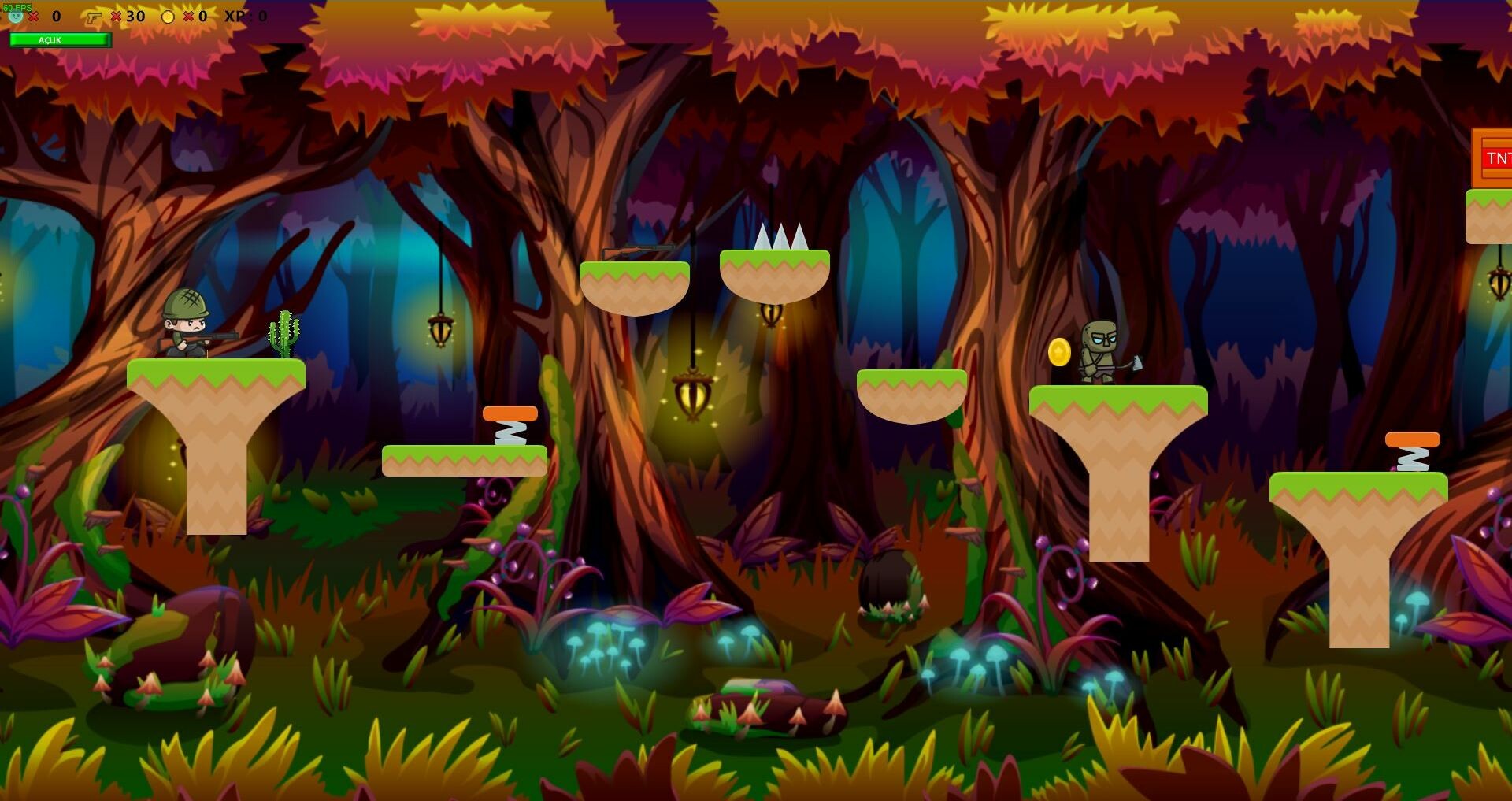The image size is (1512, 801).
Task: Toggle the 60 FPS counter overlay
Action: [x=17, y=7]
